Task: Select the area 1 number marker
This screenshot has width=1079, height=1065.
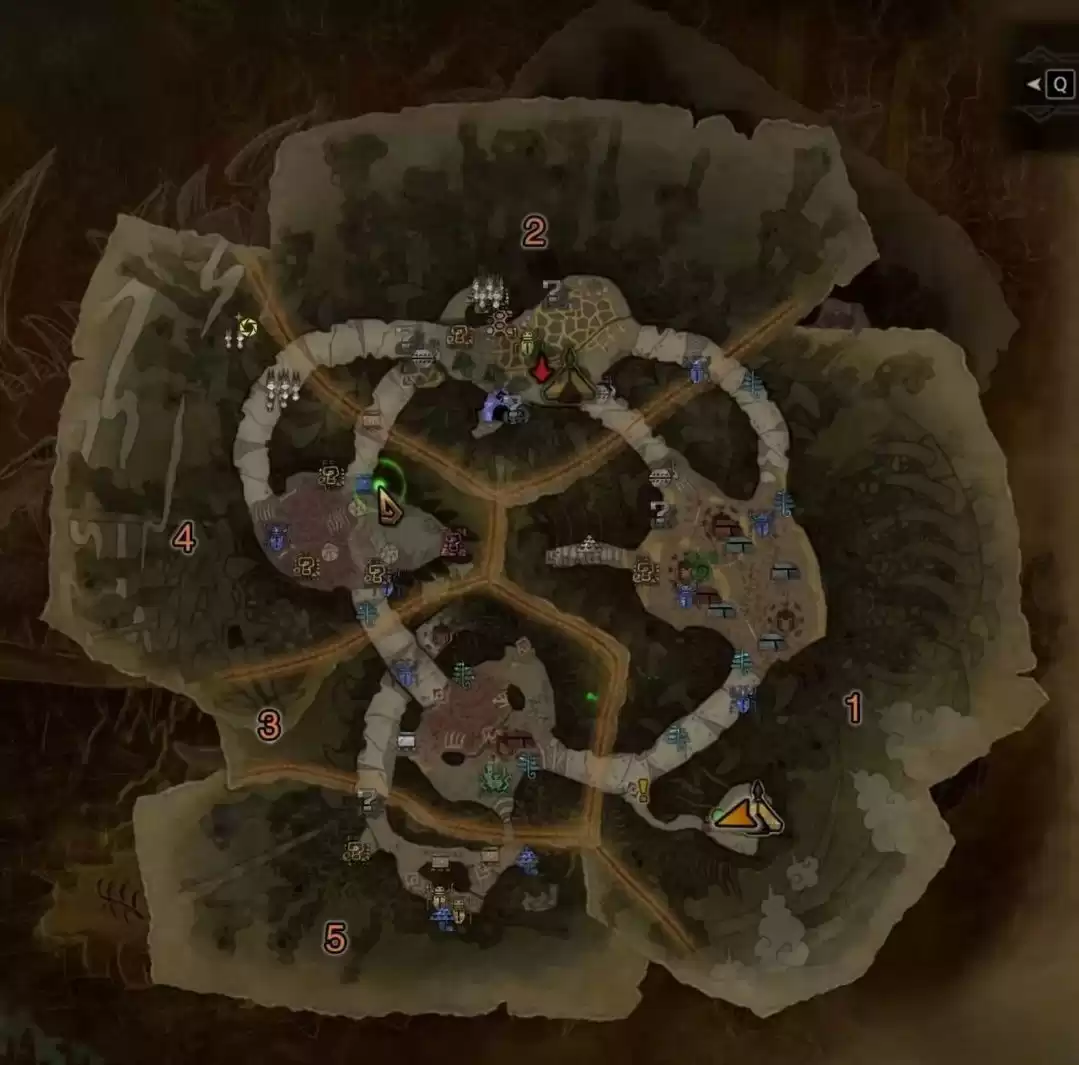Action: [x=853, y=709]
